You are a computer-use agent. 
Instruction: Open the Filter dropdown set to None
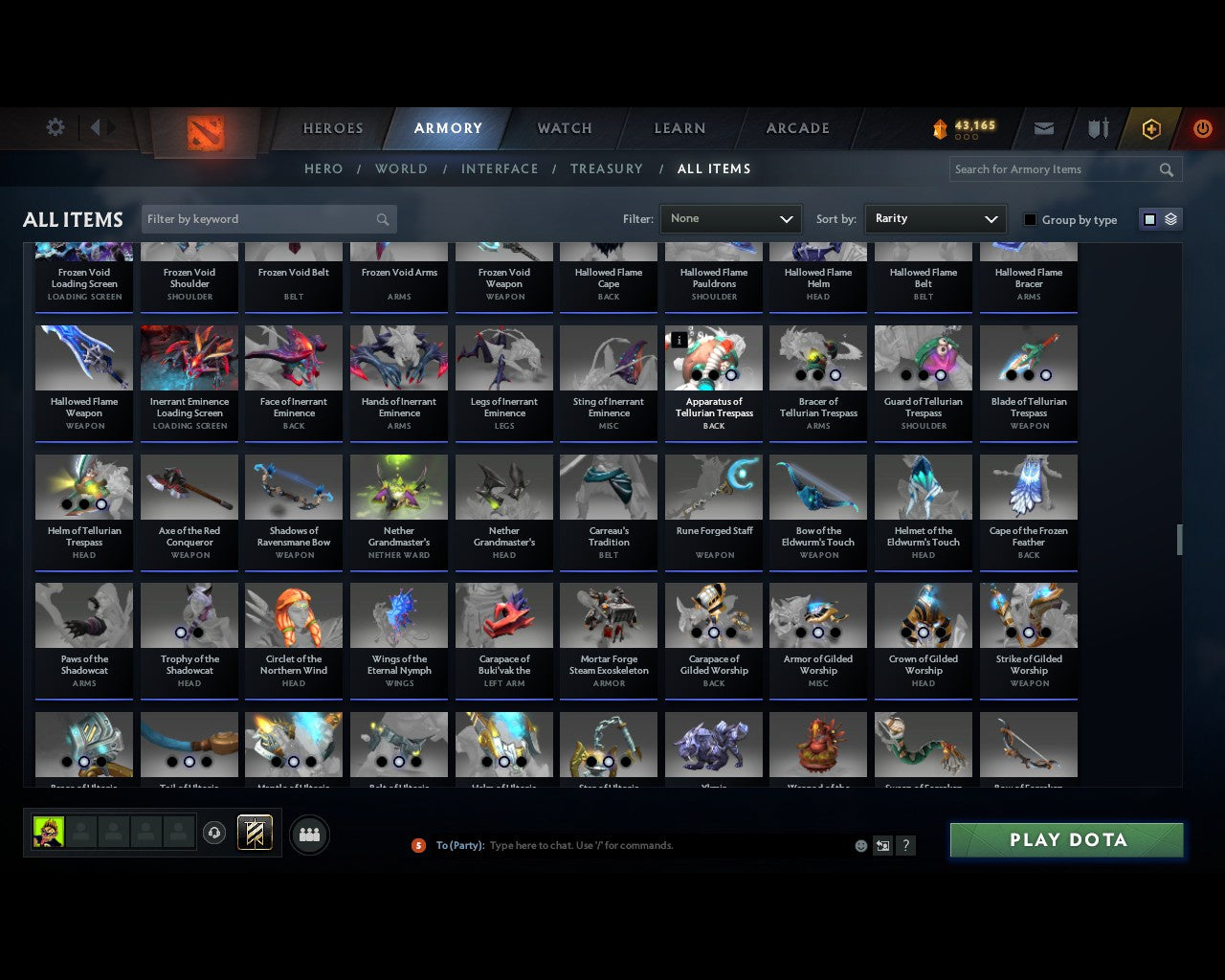[x=730, y=218]
